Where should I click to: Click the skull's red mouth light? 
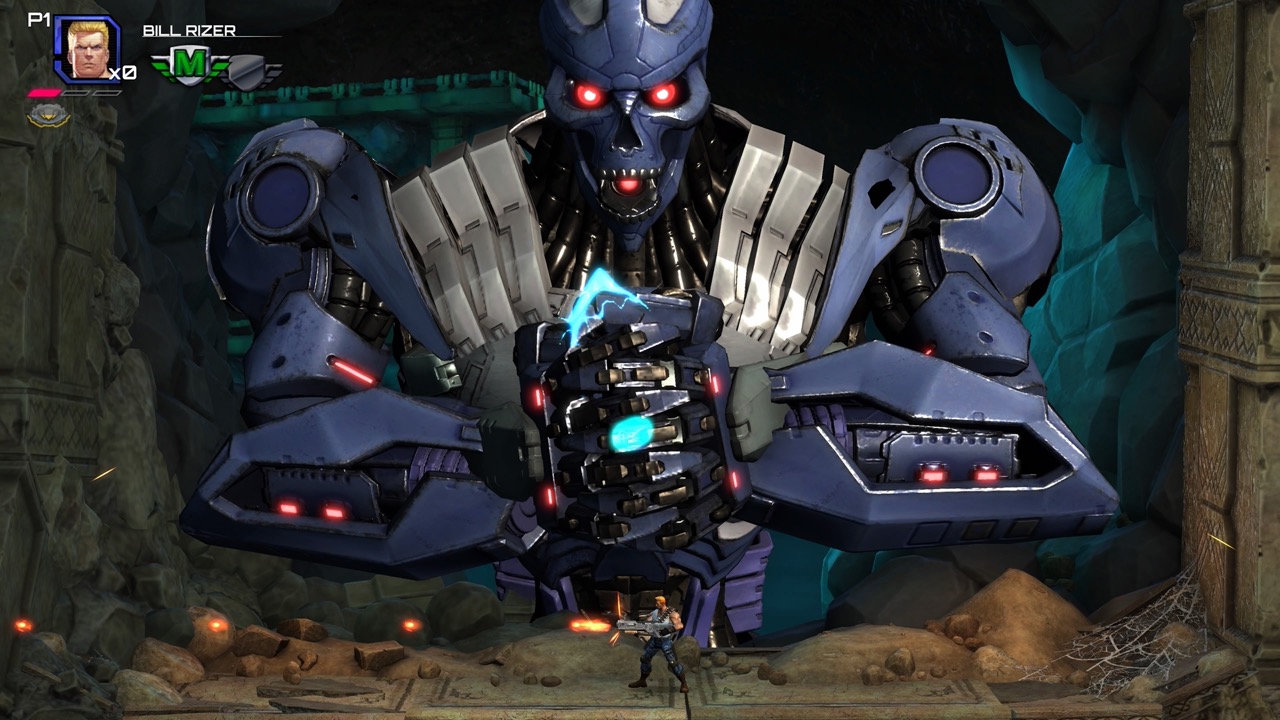628,186
